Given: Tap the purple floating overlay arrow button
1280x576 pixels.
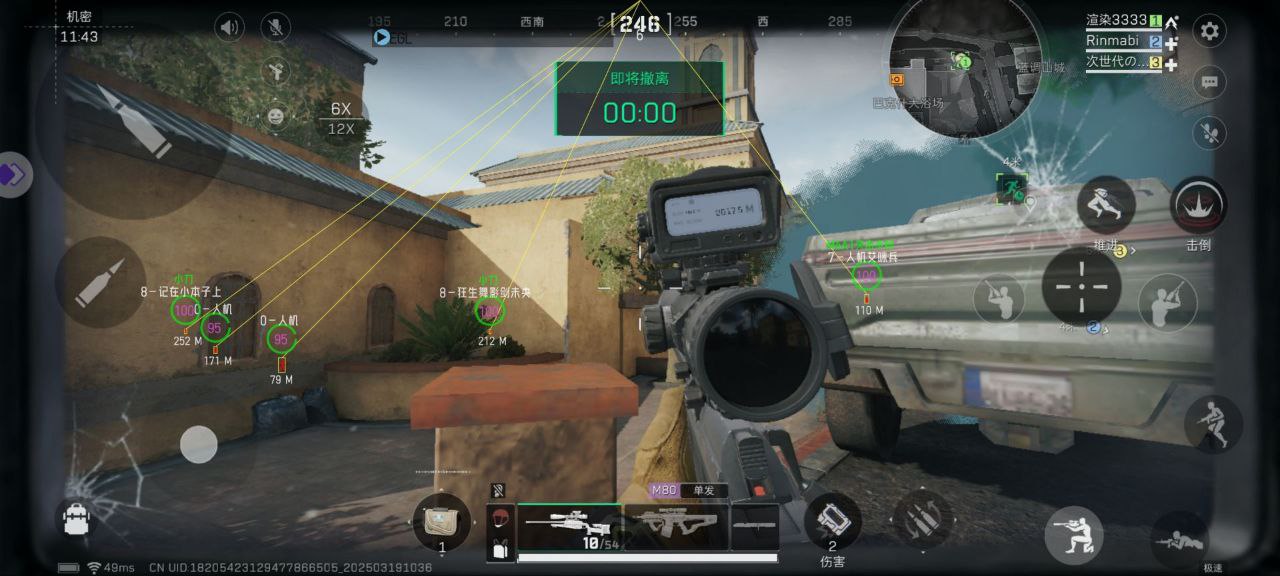Looking at the screenshot, I should (x=14, y=175).
